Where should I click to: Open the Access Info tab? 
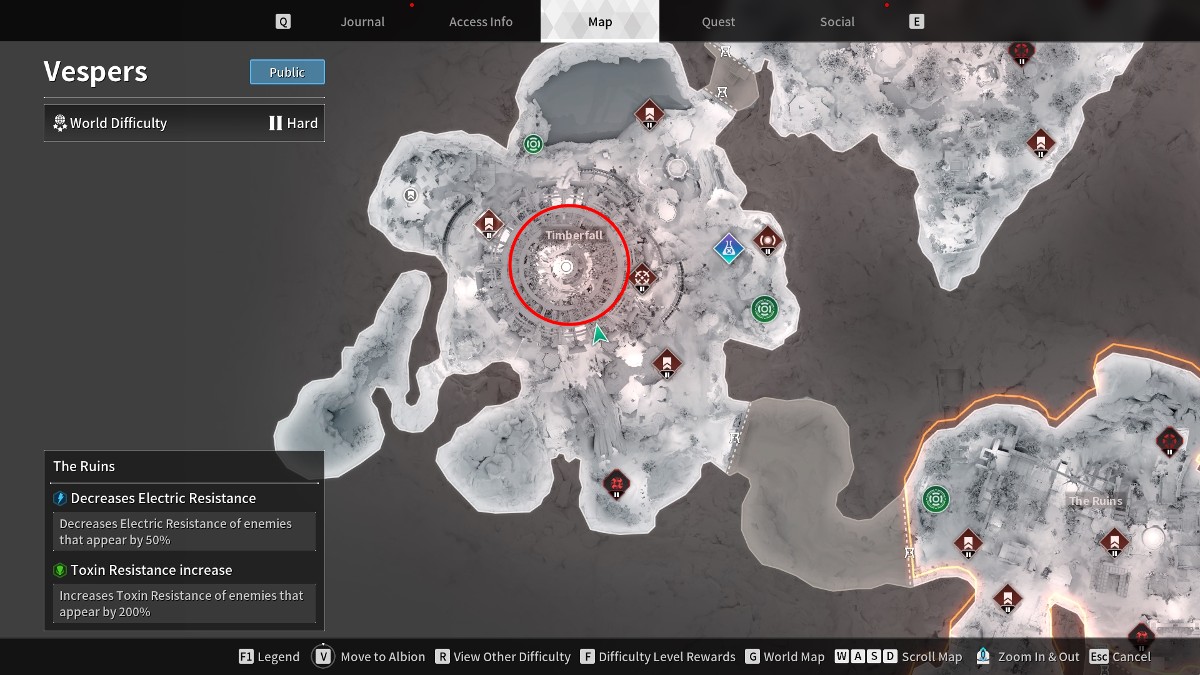480,22
